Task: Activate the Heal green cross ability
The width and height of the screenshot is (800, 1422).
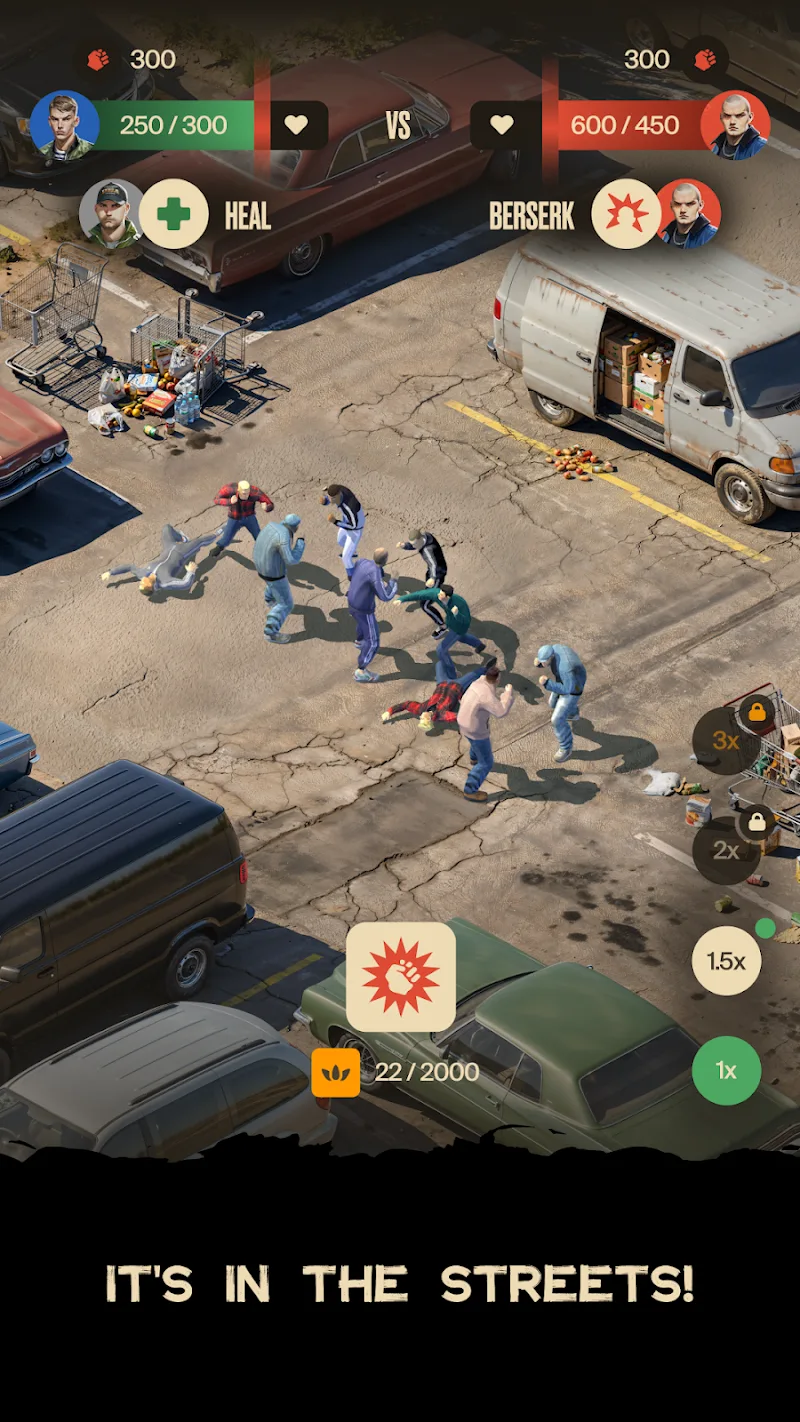Action: 174,214
